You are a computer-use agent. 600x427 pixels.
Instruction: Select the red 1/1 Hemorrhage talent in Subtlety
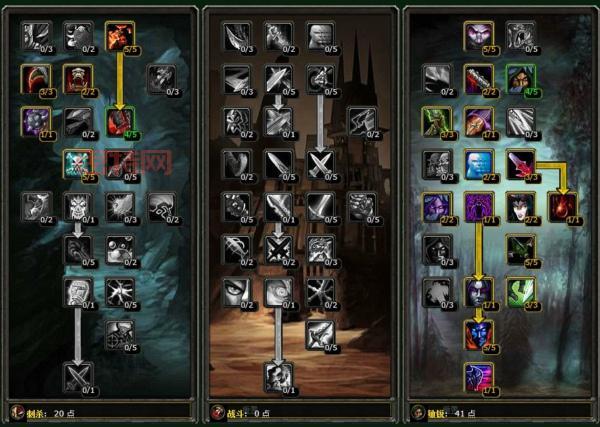pos(561,206)
